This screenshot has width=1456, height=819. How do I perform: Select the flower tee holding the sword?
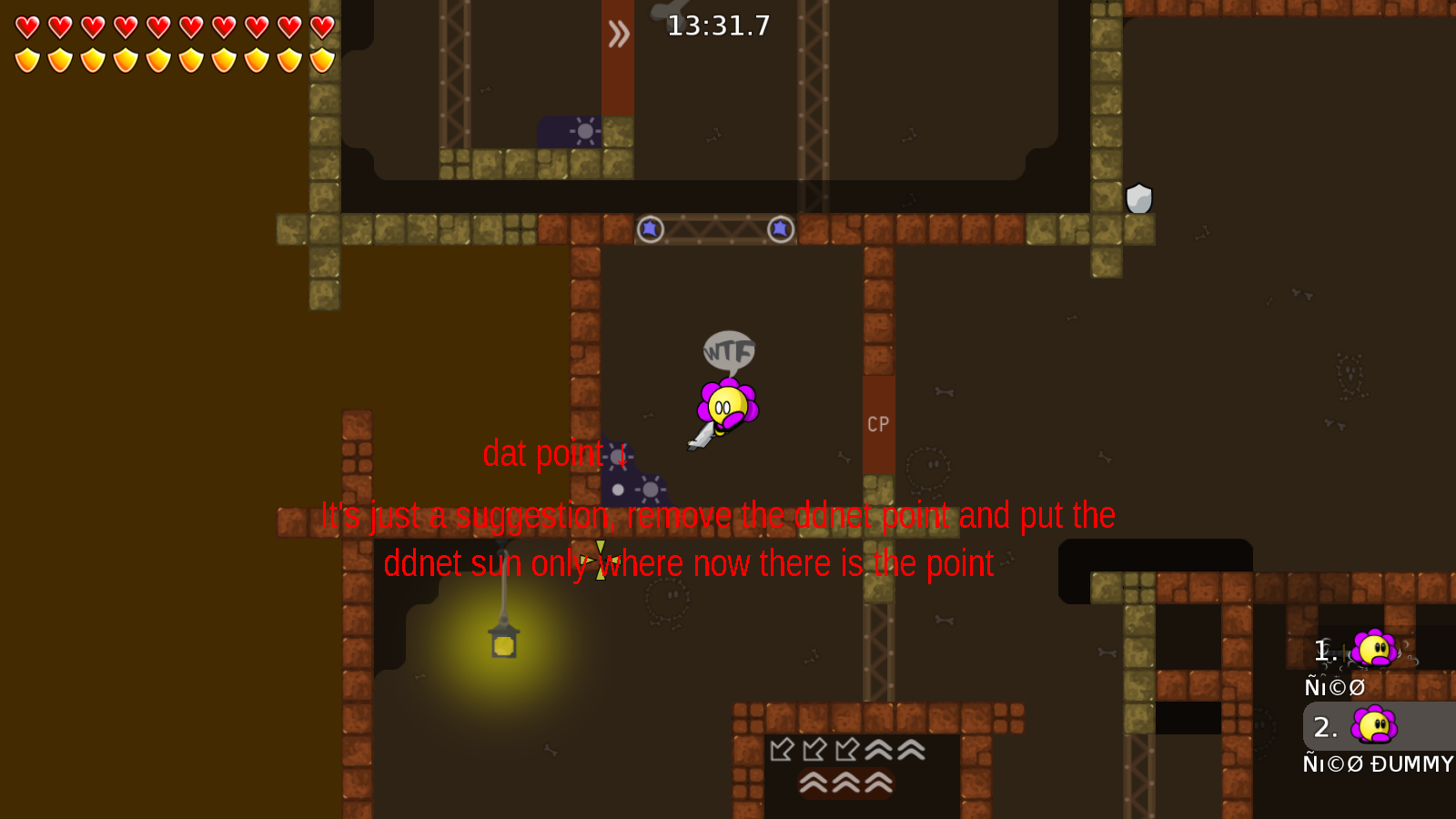click(x=728, y=403)
